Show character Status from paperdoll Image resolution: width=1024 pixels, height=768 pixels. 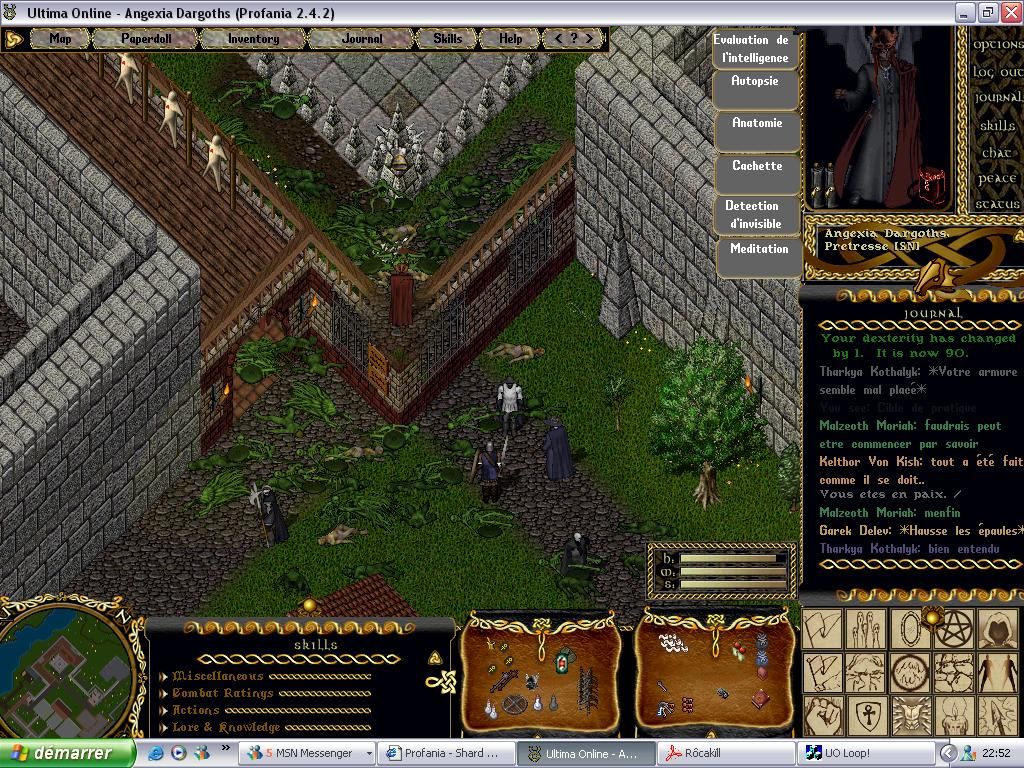click(x=997, y=204)
